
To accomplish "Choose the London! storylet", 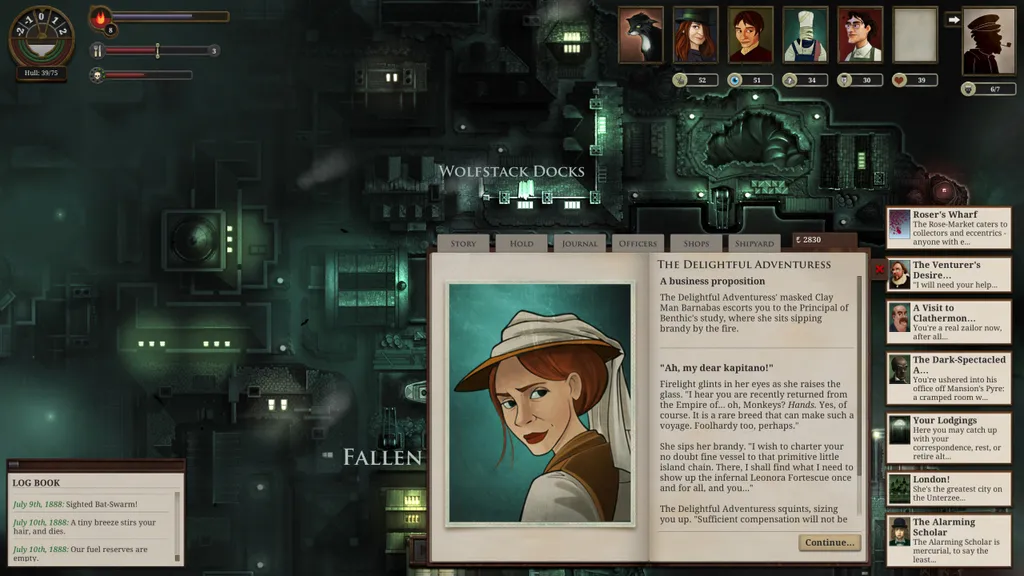I will pos(948,489).
